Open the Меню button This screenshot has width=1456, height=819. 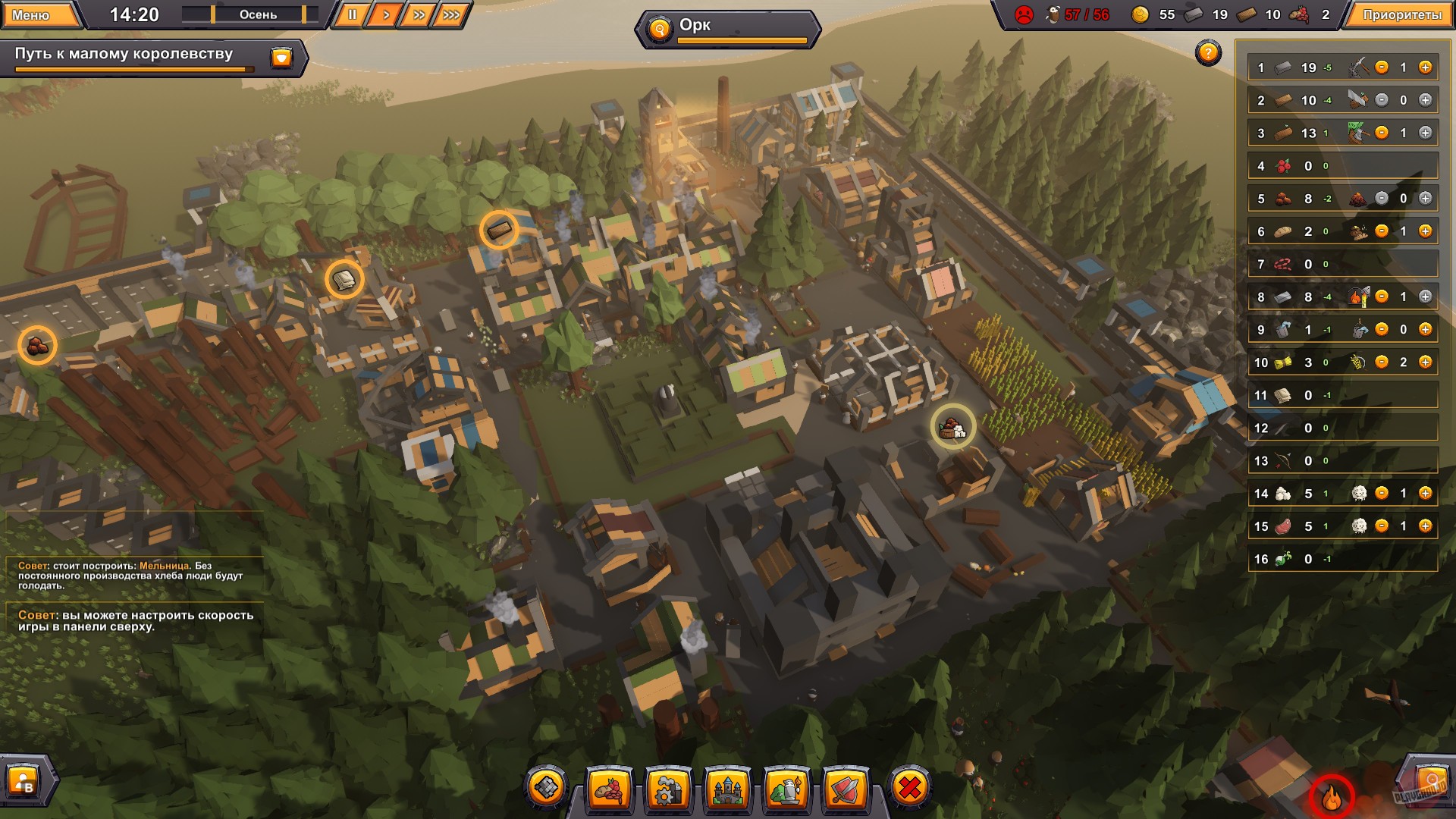click(x=39, y=13)
